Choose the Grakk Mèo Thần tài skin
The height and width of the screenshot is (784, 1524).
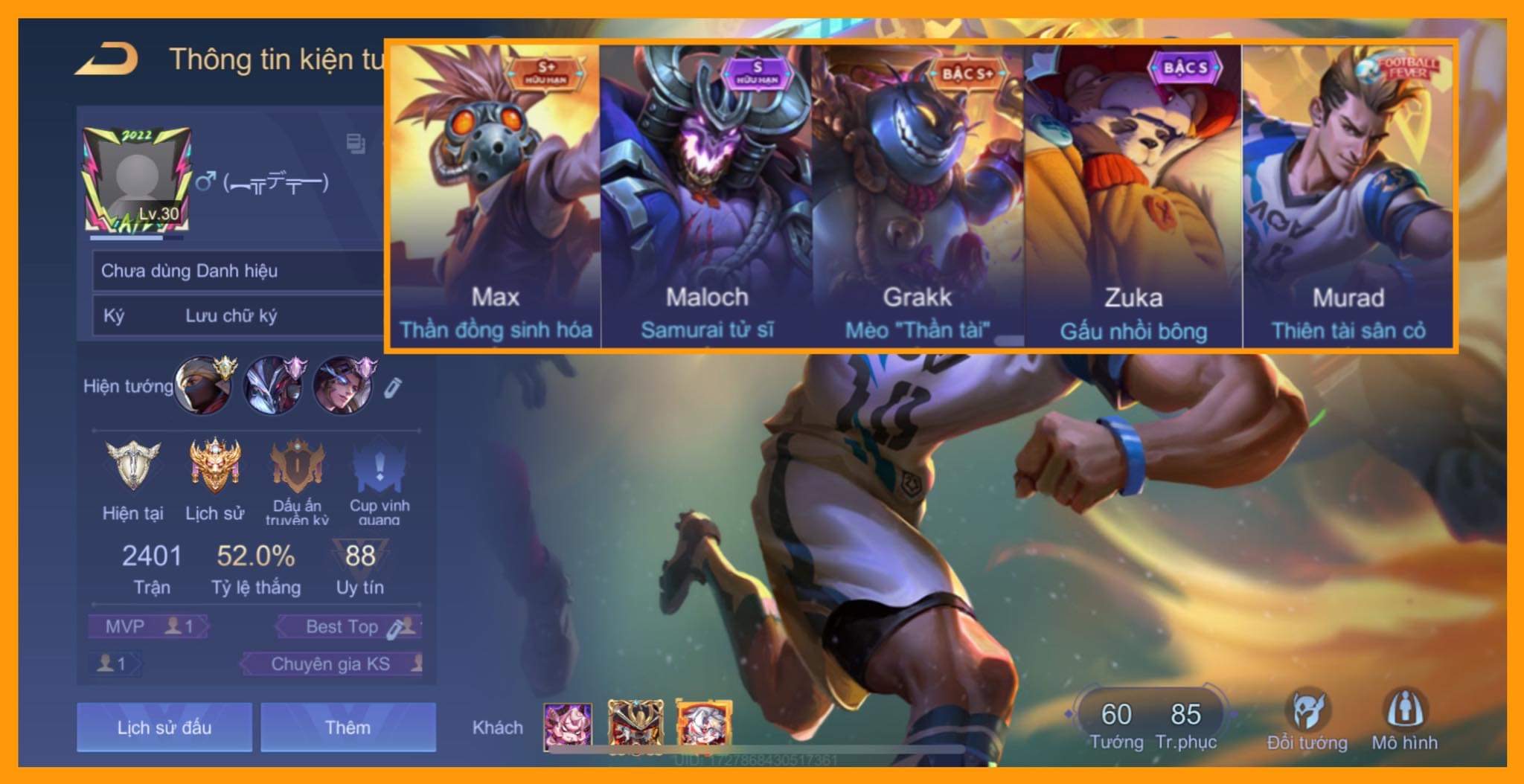point(918,195)
